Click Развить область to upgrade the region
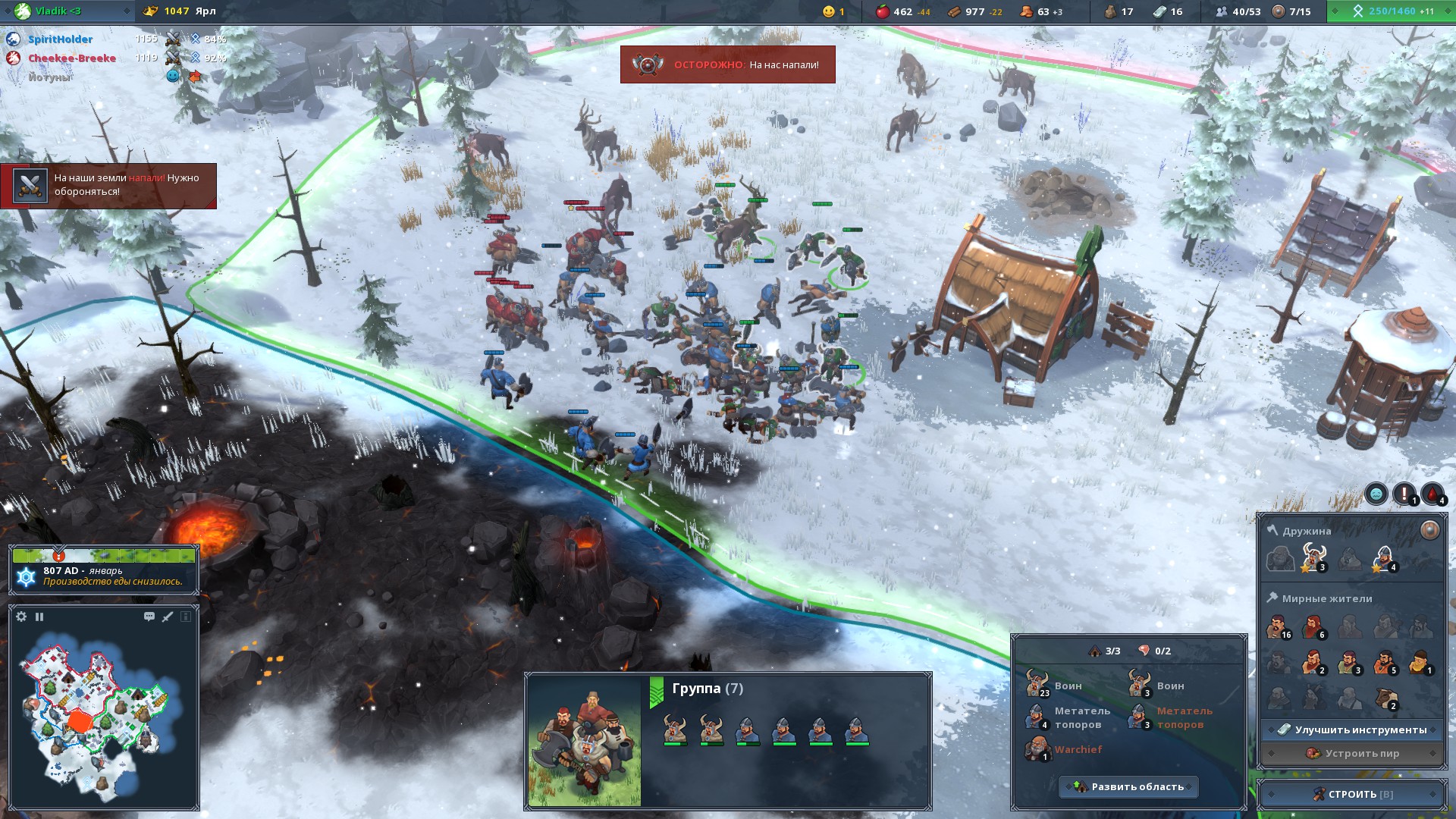This screenshot has height=819, width=1456. pos(1128,787)
